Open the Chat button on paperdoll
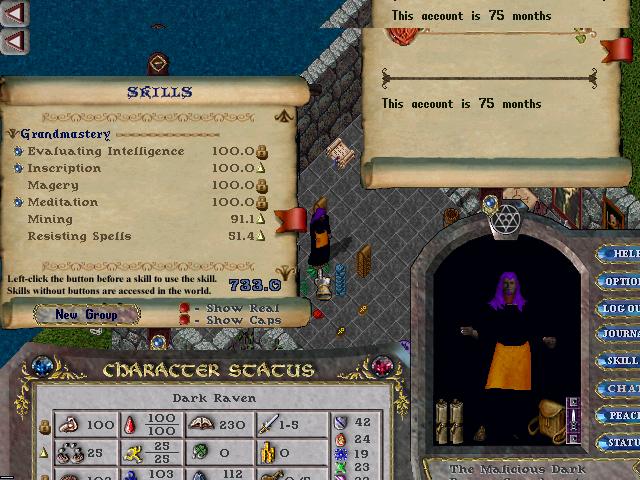The width and height of the screenshot is (640, 480). 622,389
